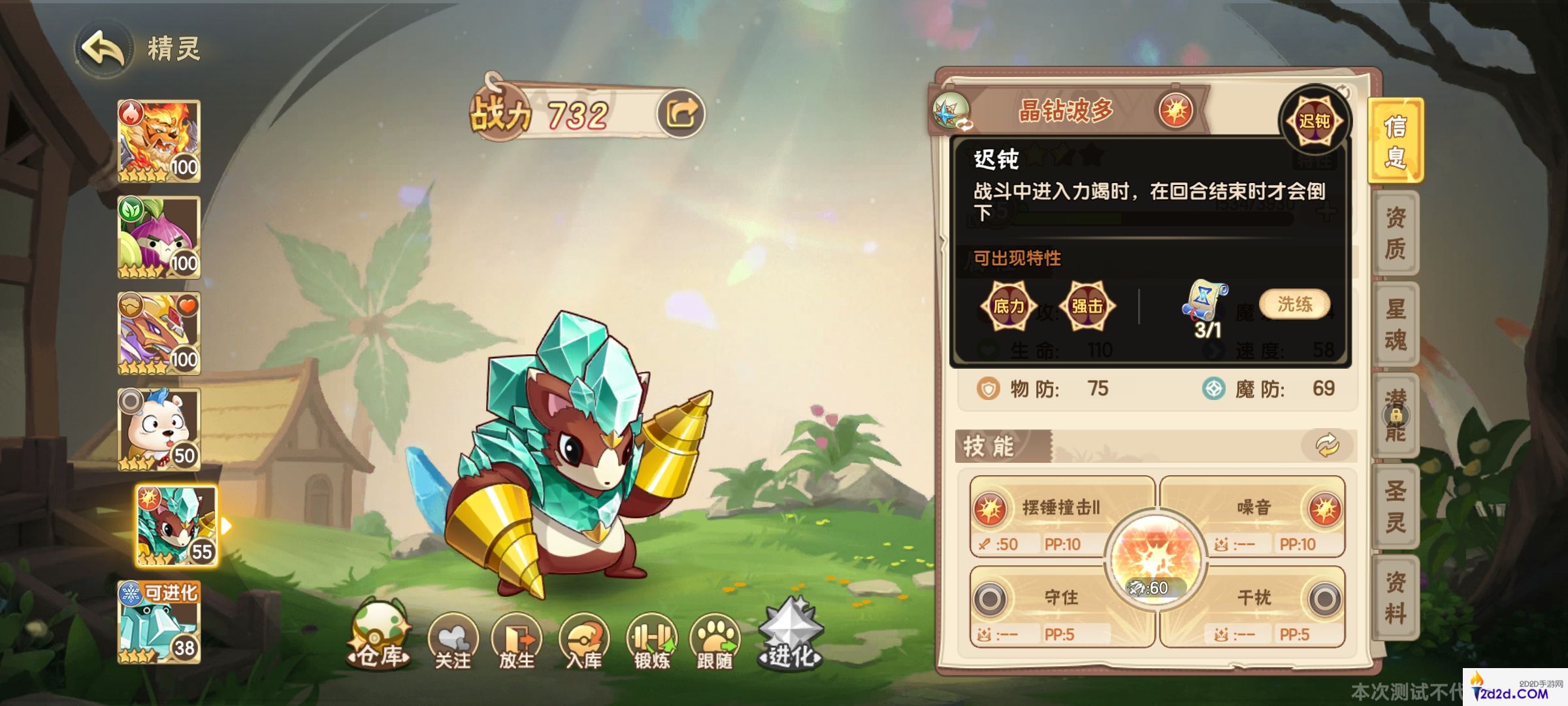Open the 仓库 warehouse
Screen dimensions: 1568x706
(380, 632)
